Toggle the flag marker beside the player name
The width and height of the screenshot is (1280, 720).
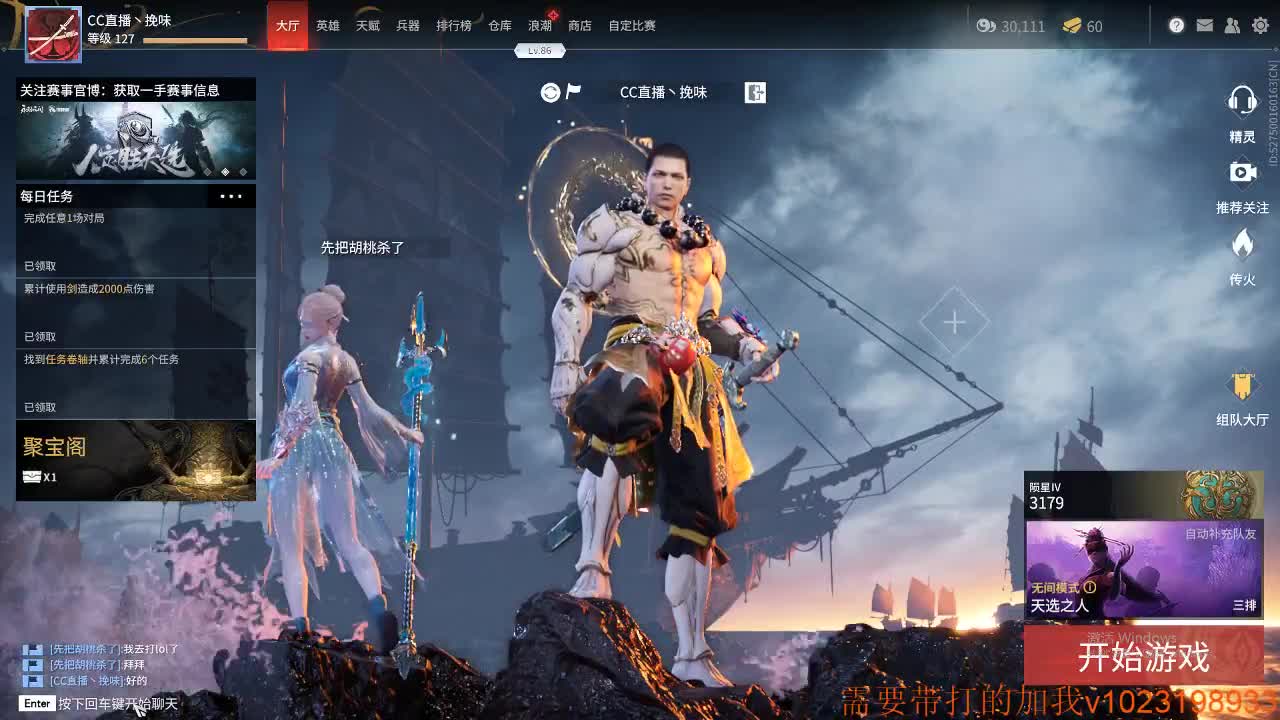(x=573, y=92)
